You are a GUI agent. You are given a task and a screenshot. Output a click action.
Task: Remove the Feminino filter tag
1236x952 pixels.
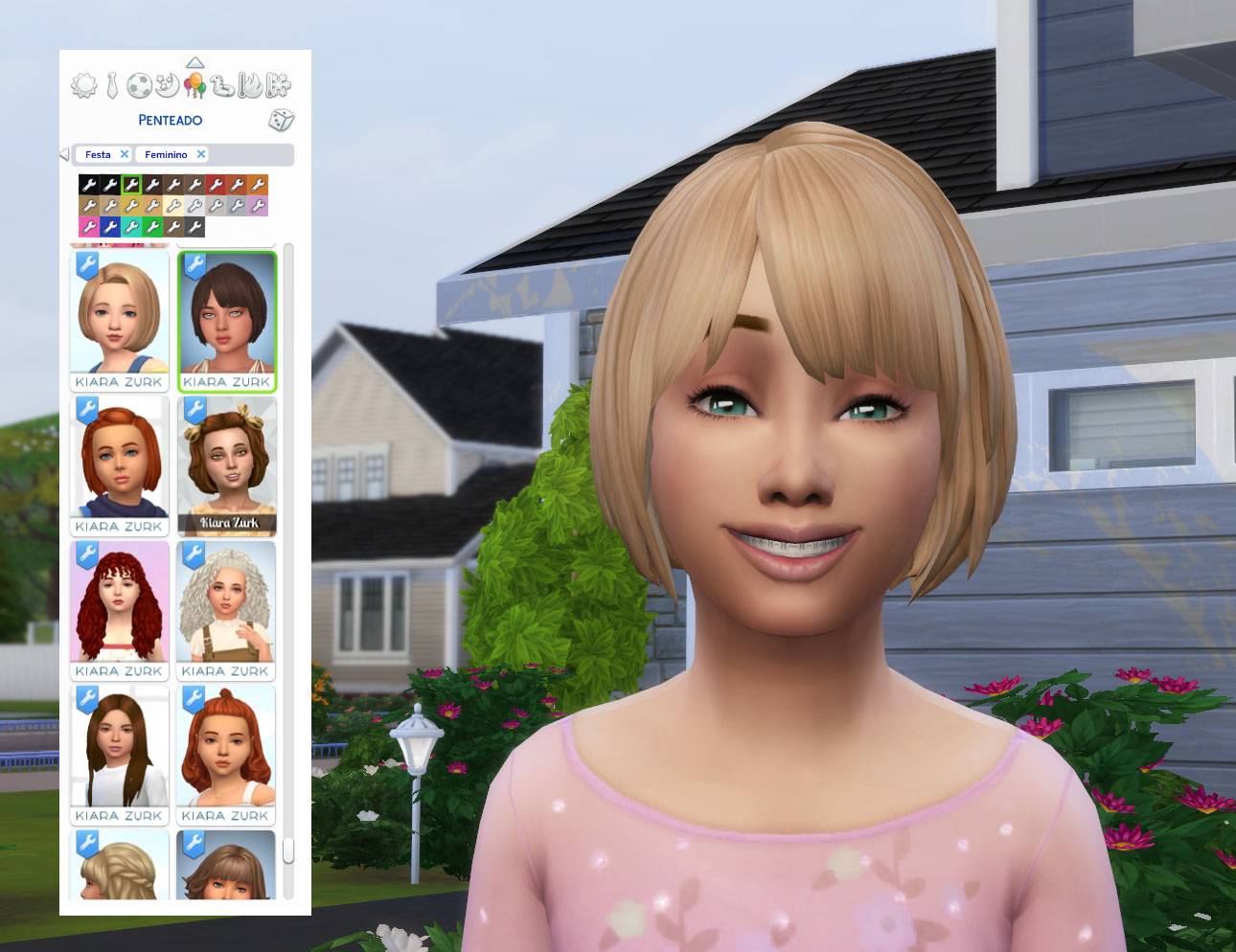pyautogui.click(x=201, y=154)
